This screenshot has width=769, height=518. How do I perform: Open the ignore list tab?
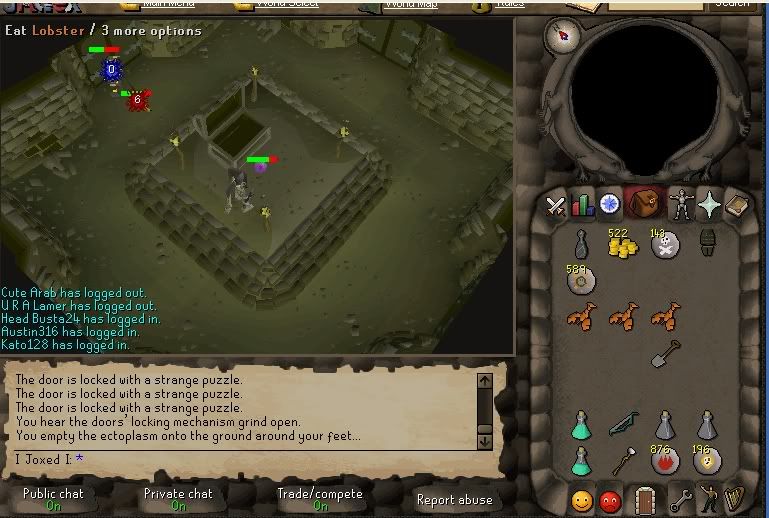[x=610, y=498]
